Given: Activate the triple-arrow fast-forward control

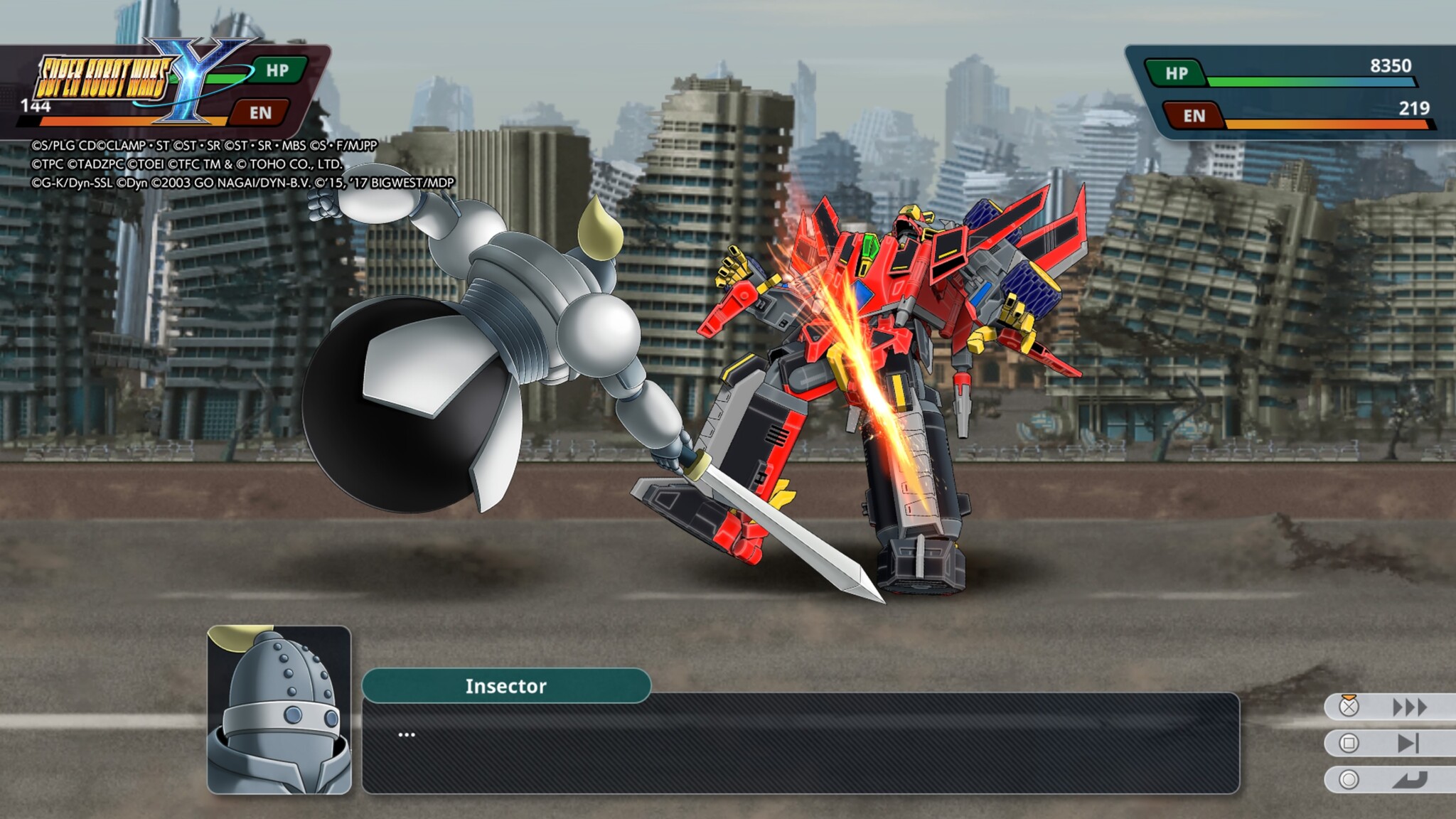Looking at the screenshot, I should pyautogui.click(x=1409, y=707).
